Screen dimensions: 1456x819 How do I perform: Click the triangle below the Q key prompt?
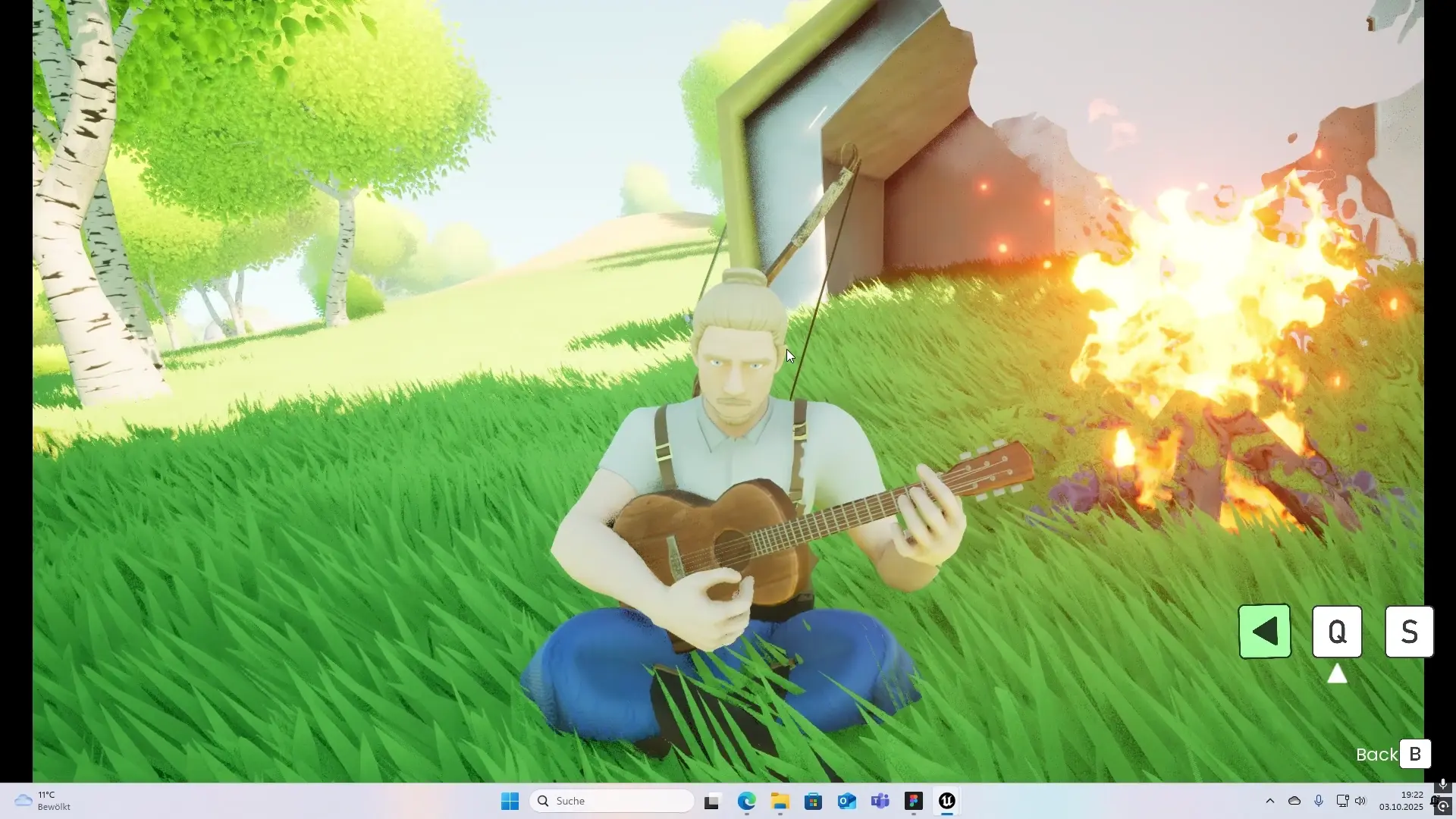1337,673
